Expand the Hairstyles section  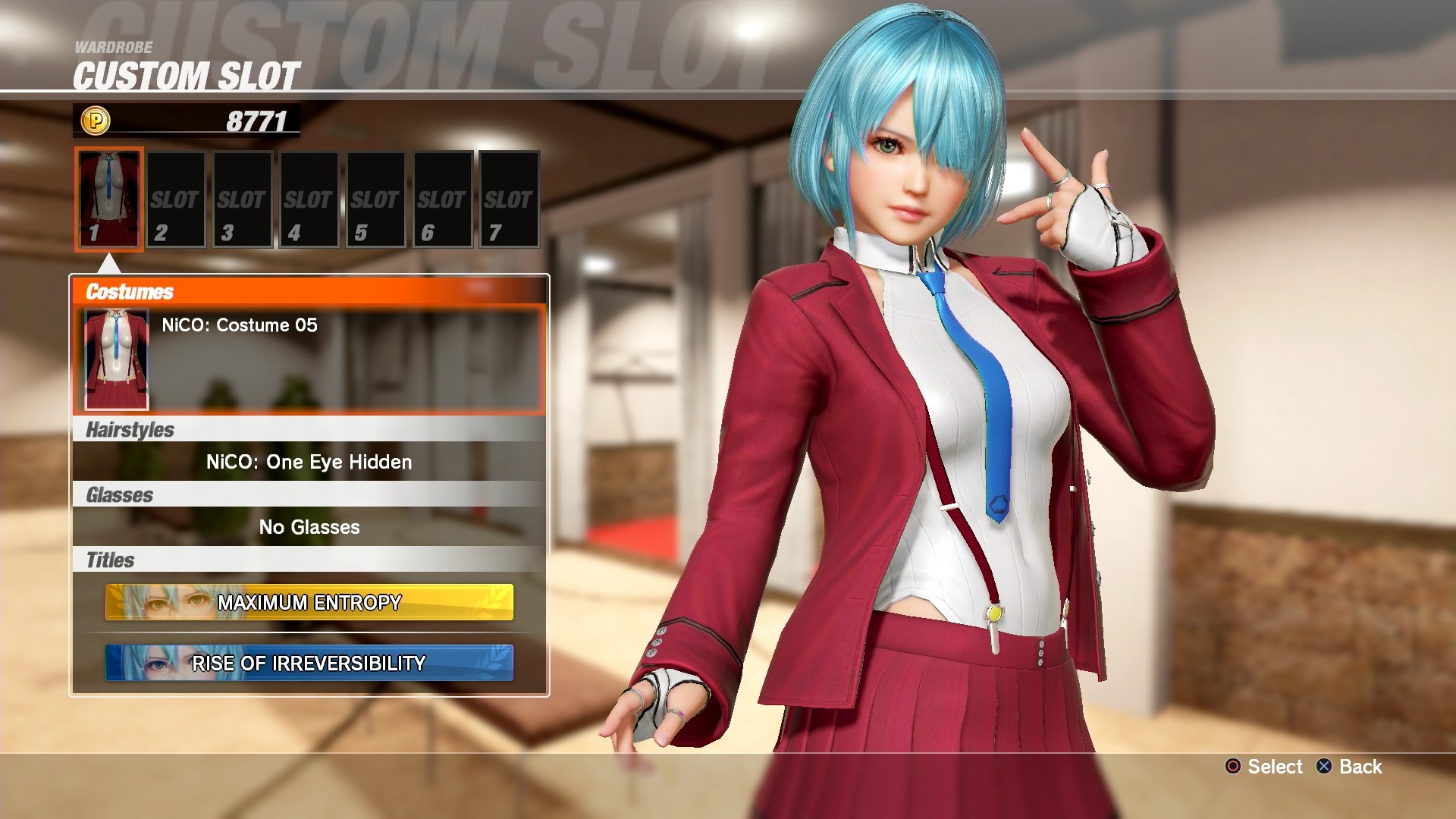point(129,428)
